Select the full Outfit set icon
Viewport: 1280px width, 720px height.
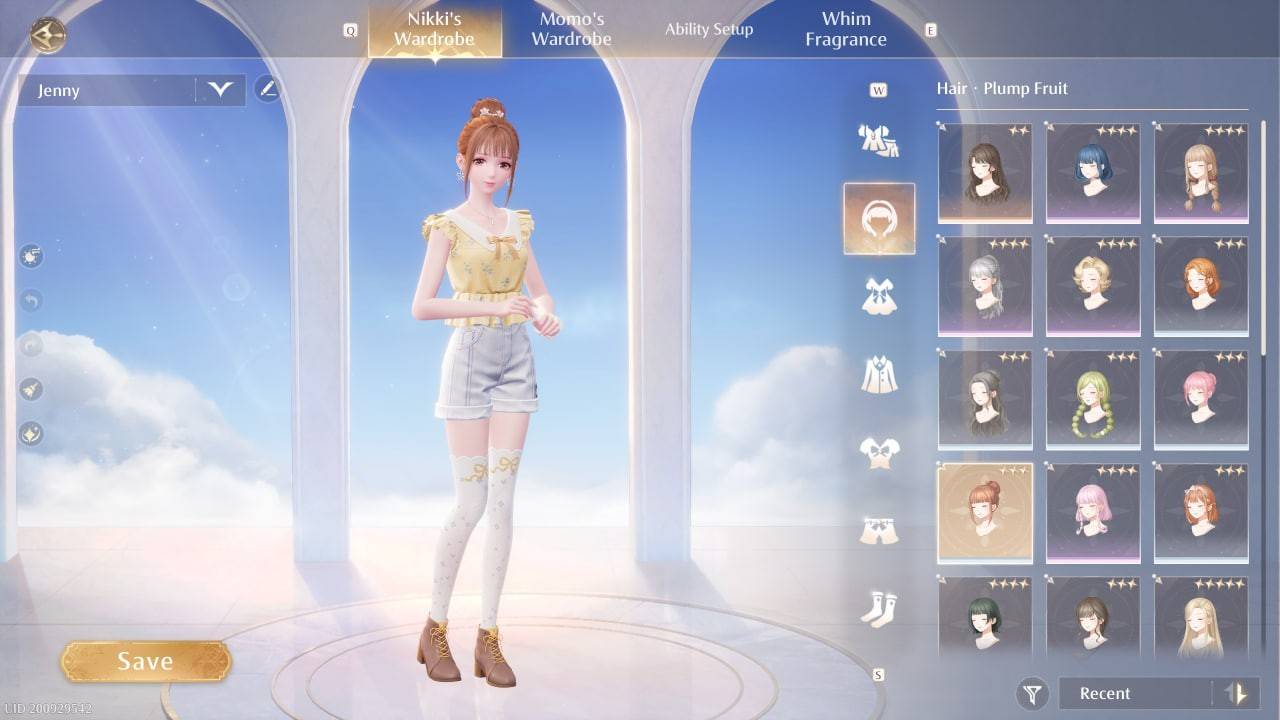(878, 140)
